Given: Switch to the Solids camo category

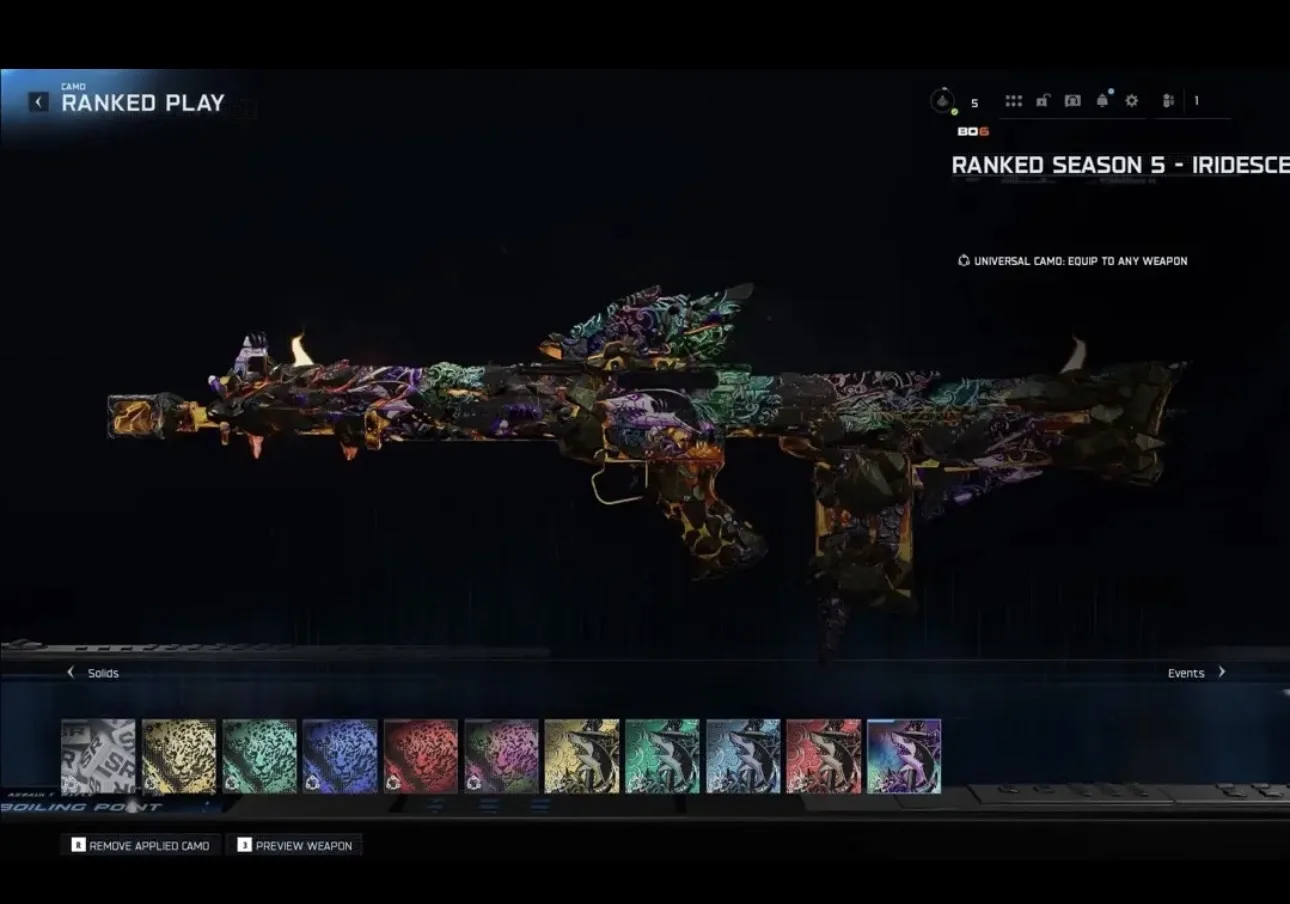Looking at the screenshot, I should pyautogui.click(x=93, y=673).
